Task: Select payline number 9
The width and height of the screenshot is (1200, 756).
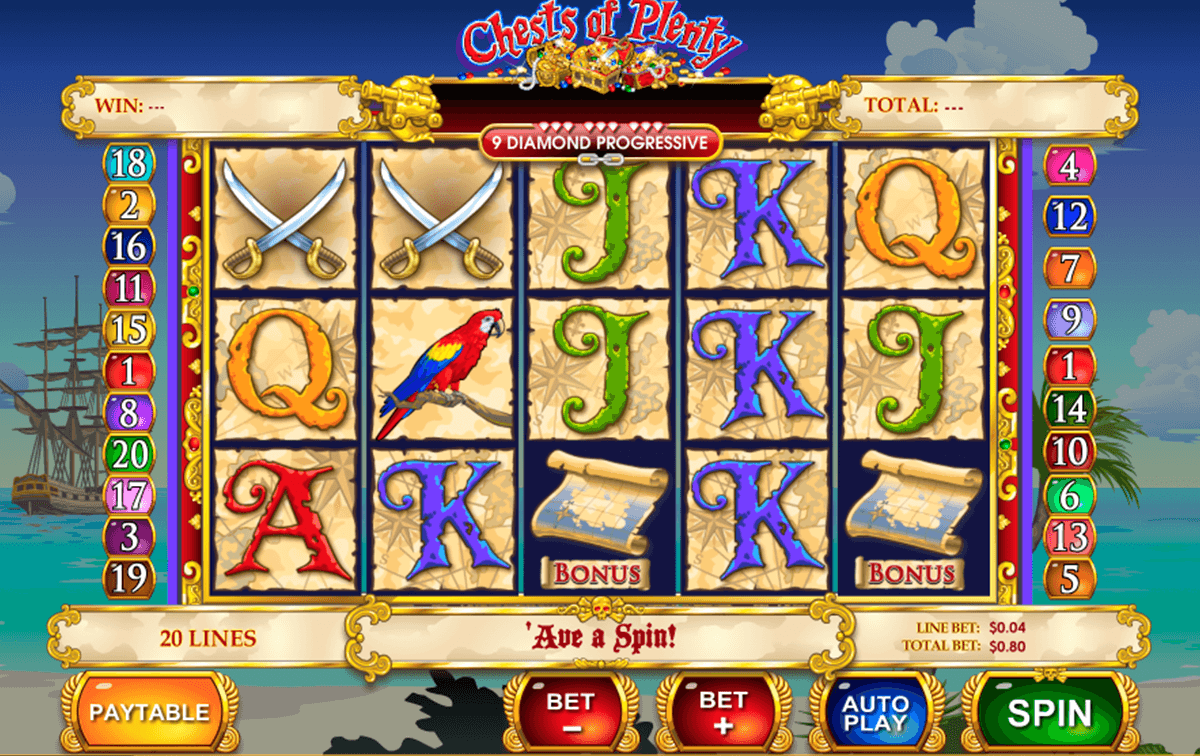Action: pos(1069,320)
